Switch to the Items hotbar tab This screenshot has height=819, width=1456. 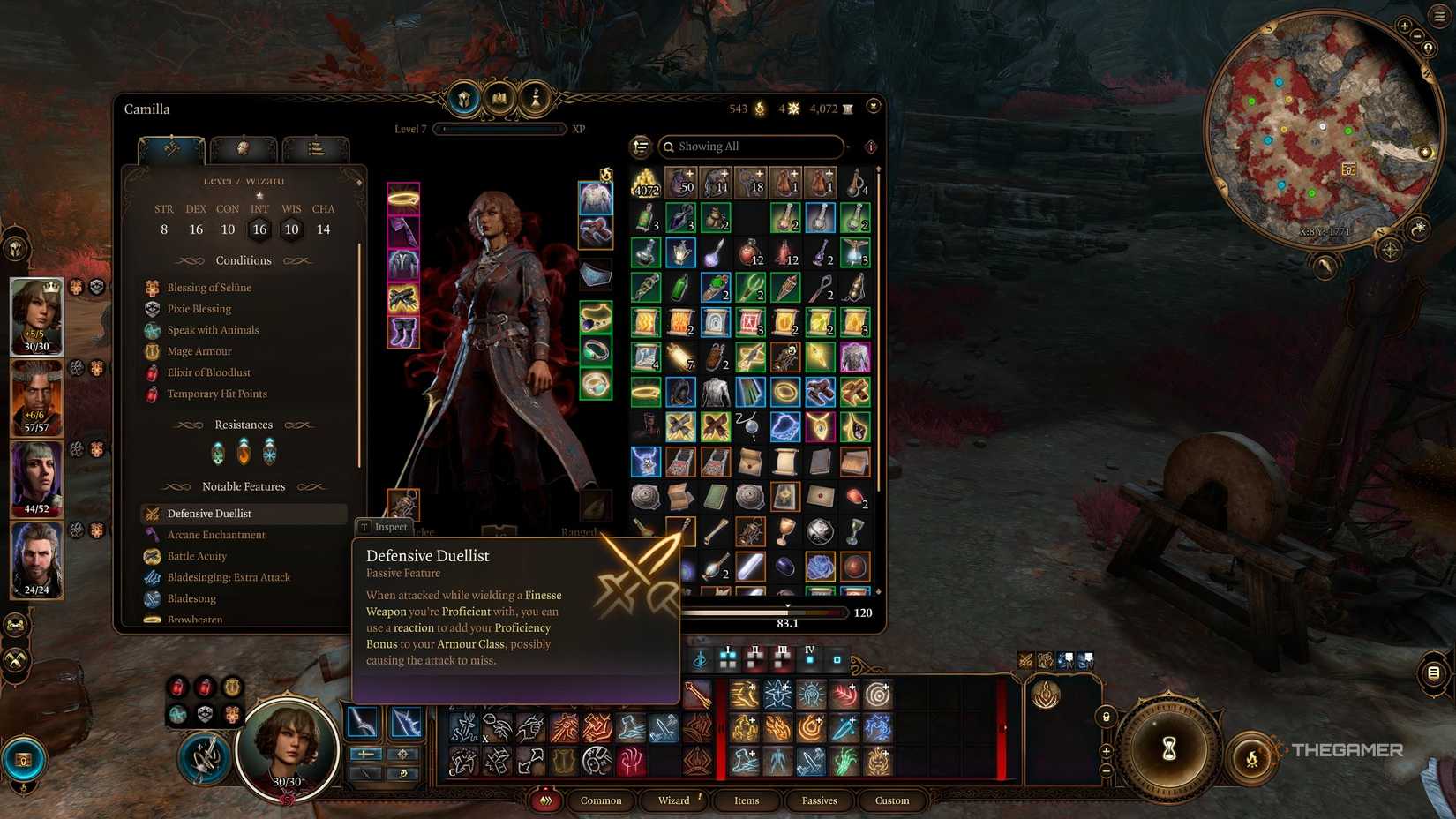[746, 800]
